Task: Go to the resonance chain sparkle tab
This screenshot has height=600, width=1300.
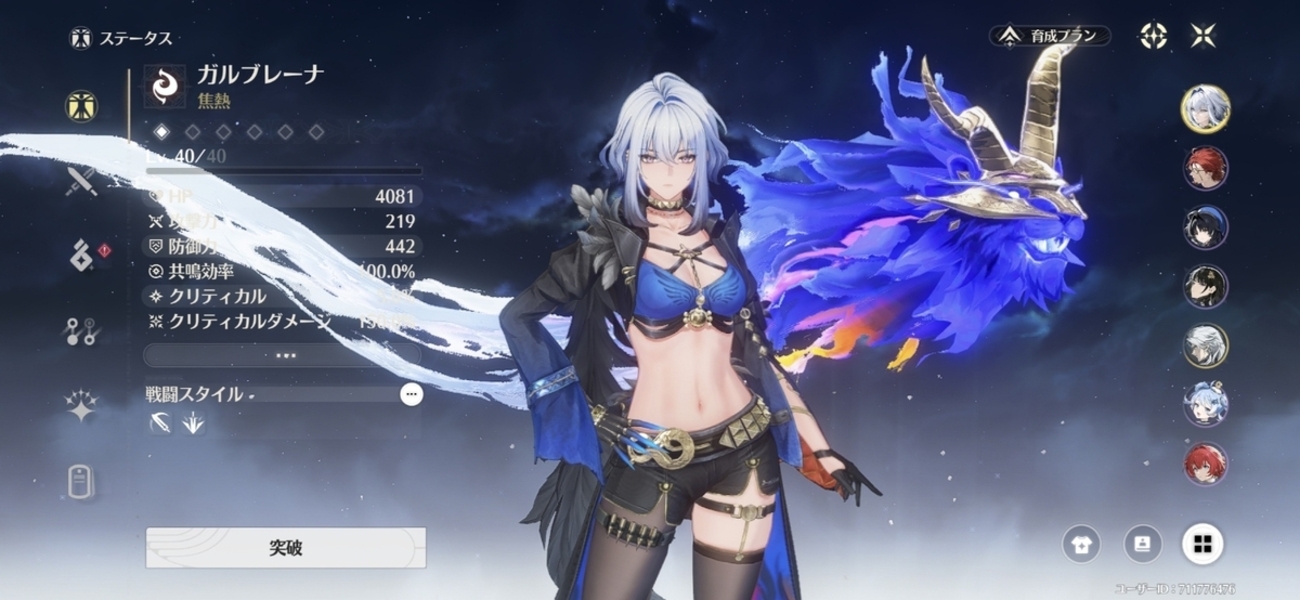Action: point(81,407)
